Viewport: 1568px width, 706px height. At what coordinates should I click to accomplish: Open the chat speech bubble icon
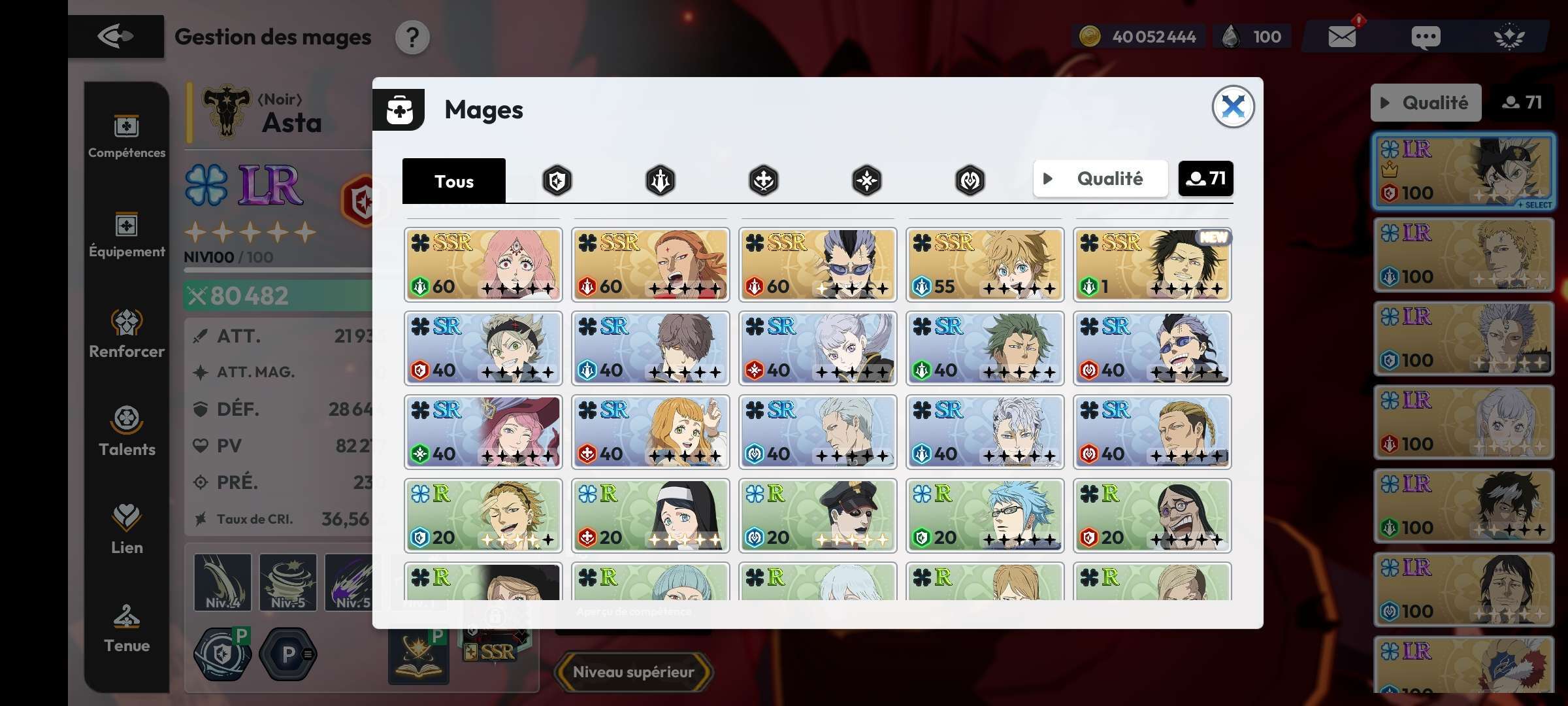[1425, 37]
